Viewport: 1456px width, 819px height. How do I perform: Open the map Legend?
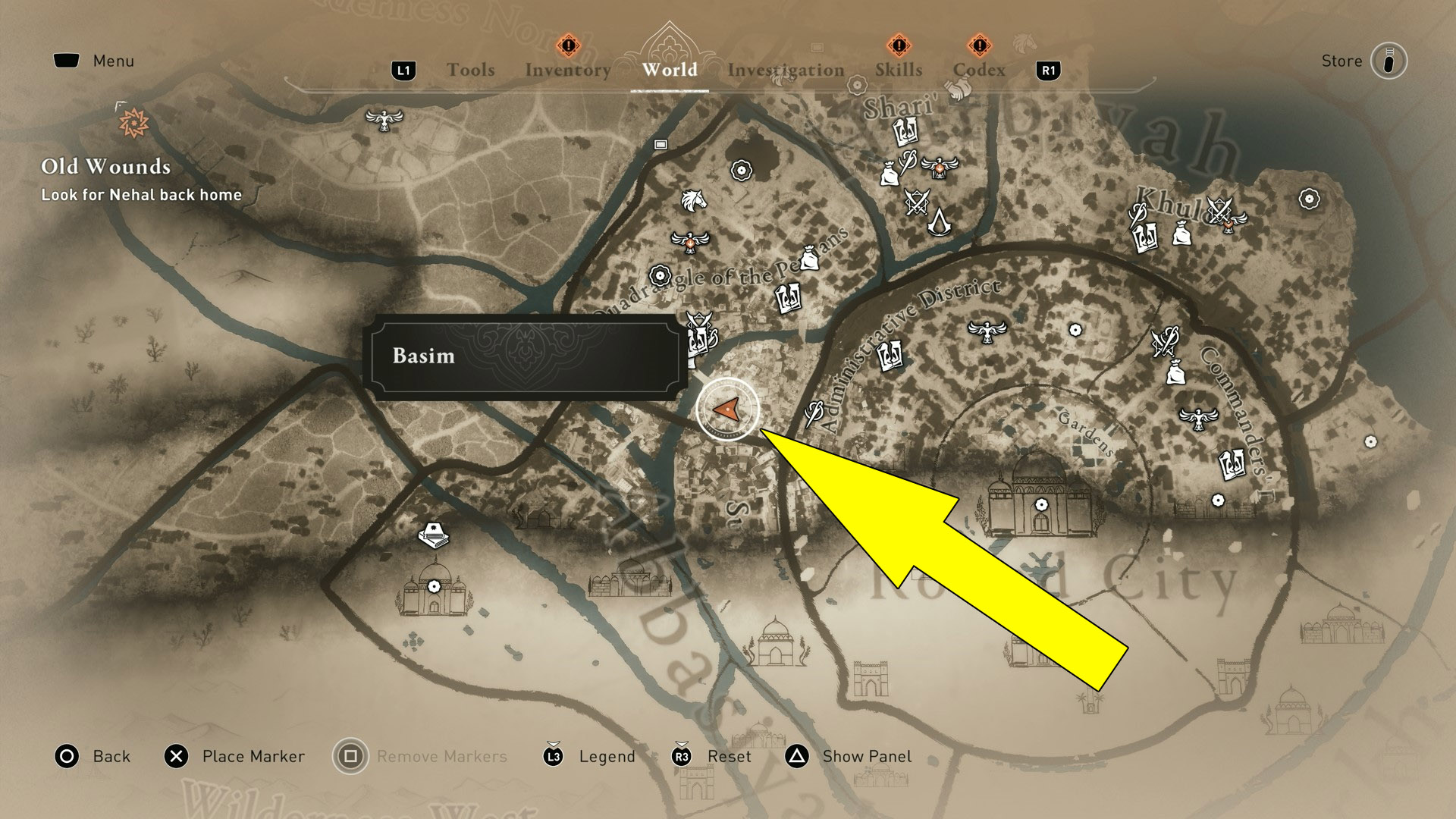pyautogui.click(x=607, y=756)
